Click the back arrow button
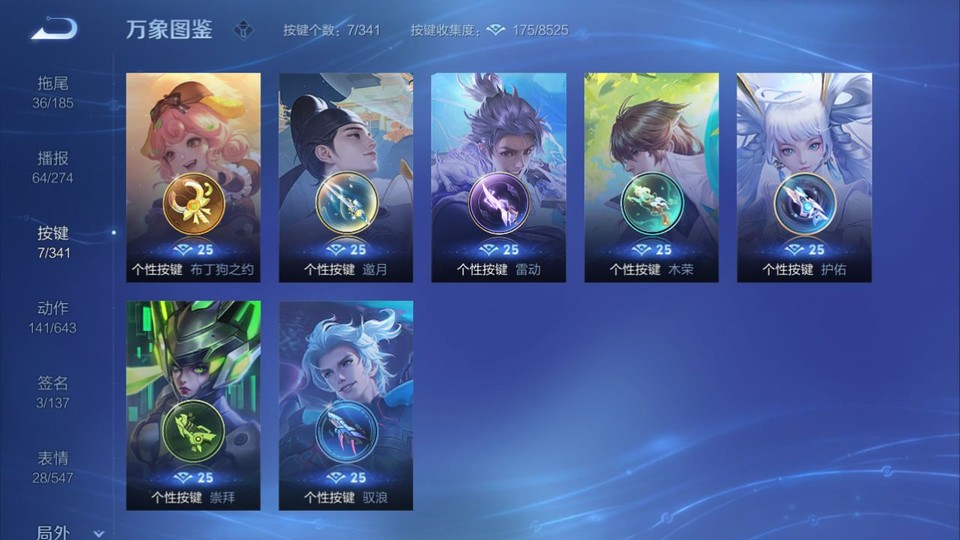 point(54,29)
